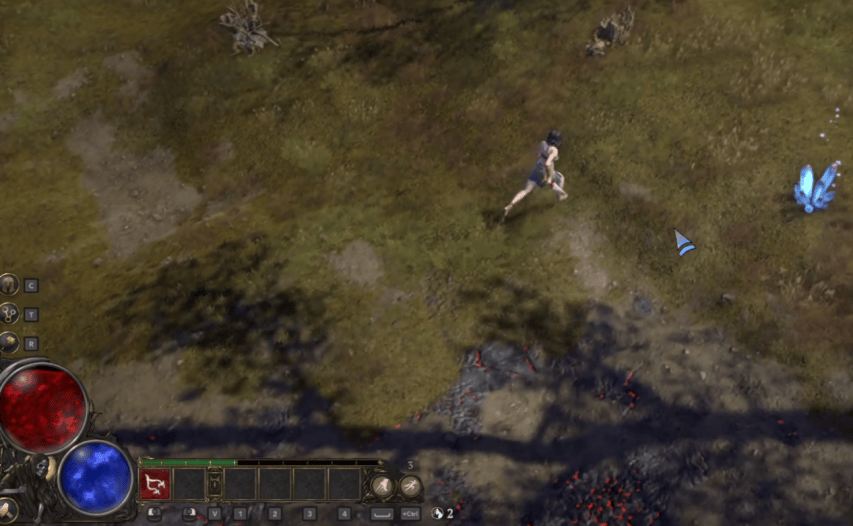Activate the sprint running-figure icon
Image resolution: width=853 pixels, height=526 pixels.
click(410, 486)
